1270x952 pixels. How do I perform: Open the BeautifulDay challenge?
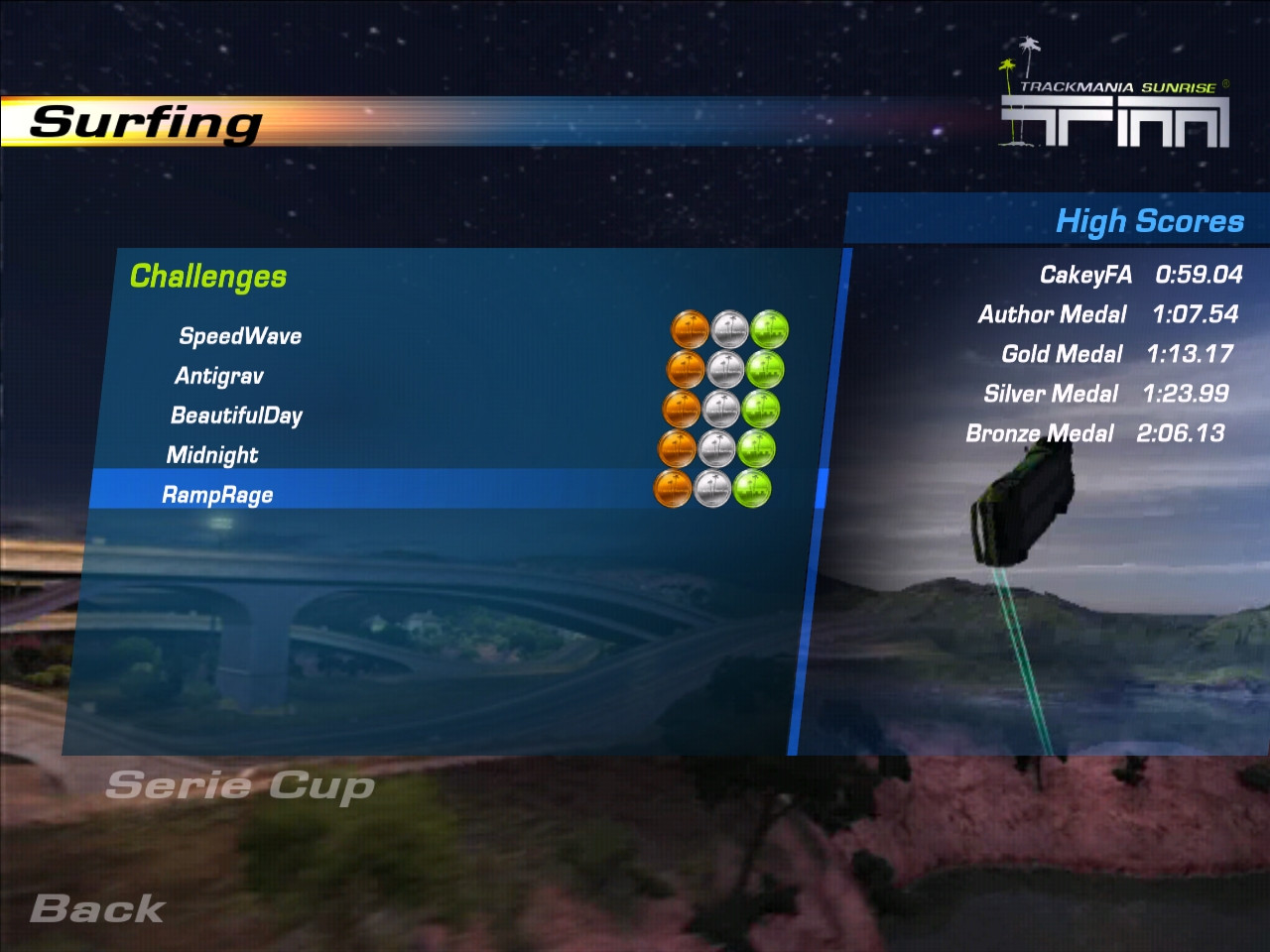236,416
